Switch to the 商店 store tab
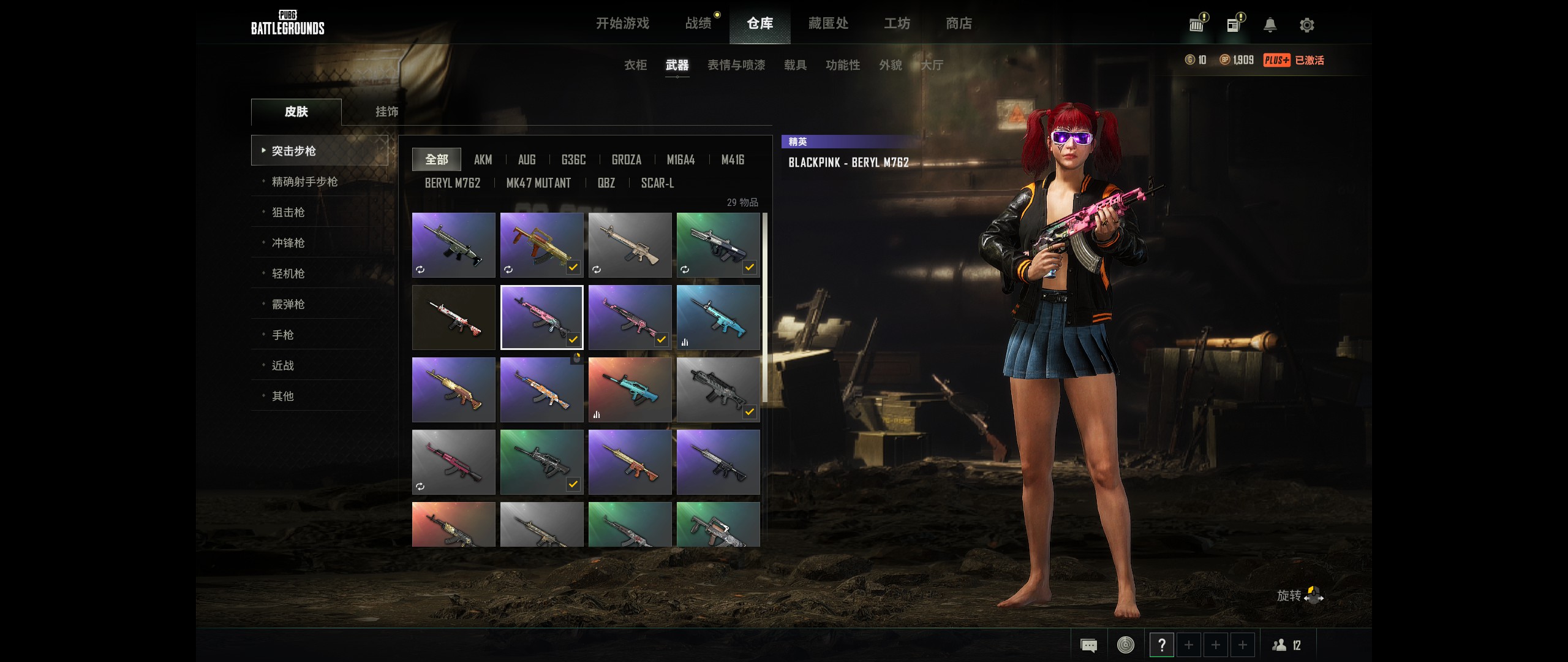Screen dimensions: 1568x662 pyautogui.click(x=959, y=23)
